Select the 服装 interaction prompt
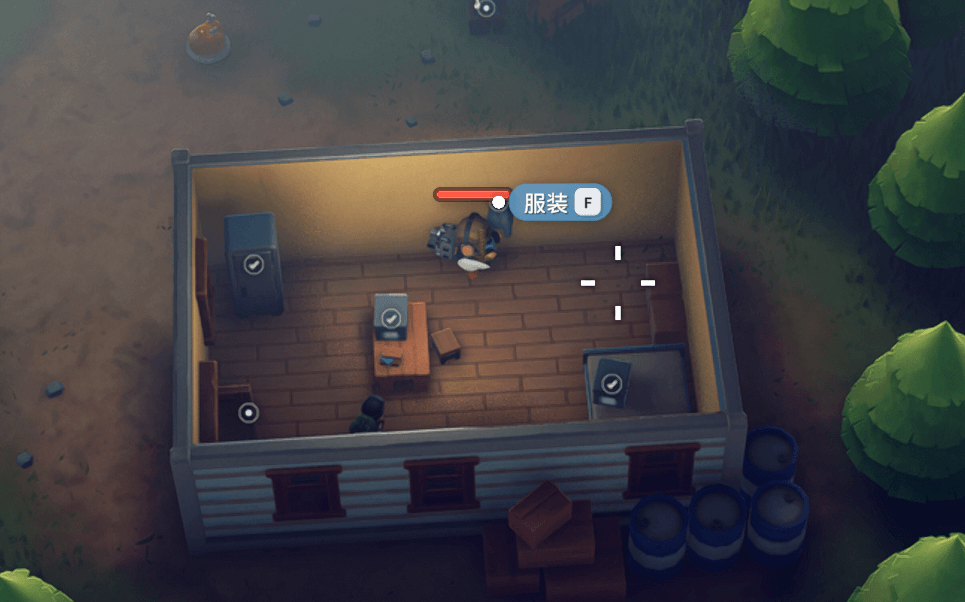Viewport: 965px width, 602px height. point(560,203)
